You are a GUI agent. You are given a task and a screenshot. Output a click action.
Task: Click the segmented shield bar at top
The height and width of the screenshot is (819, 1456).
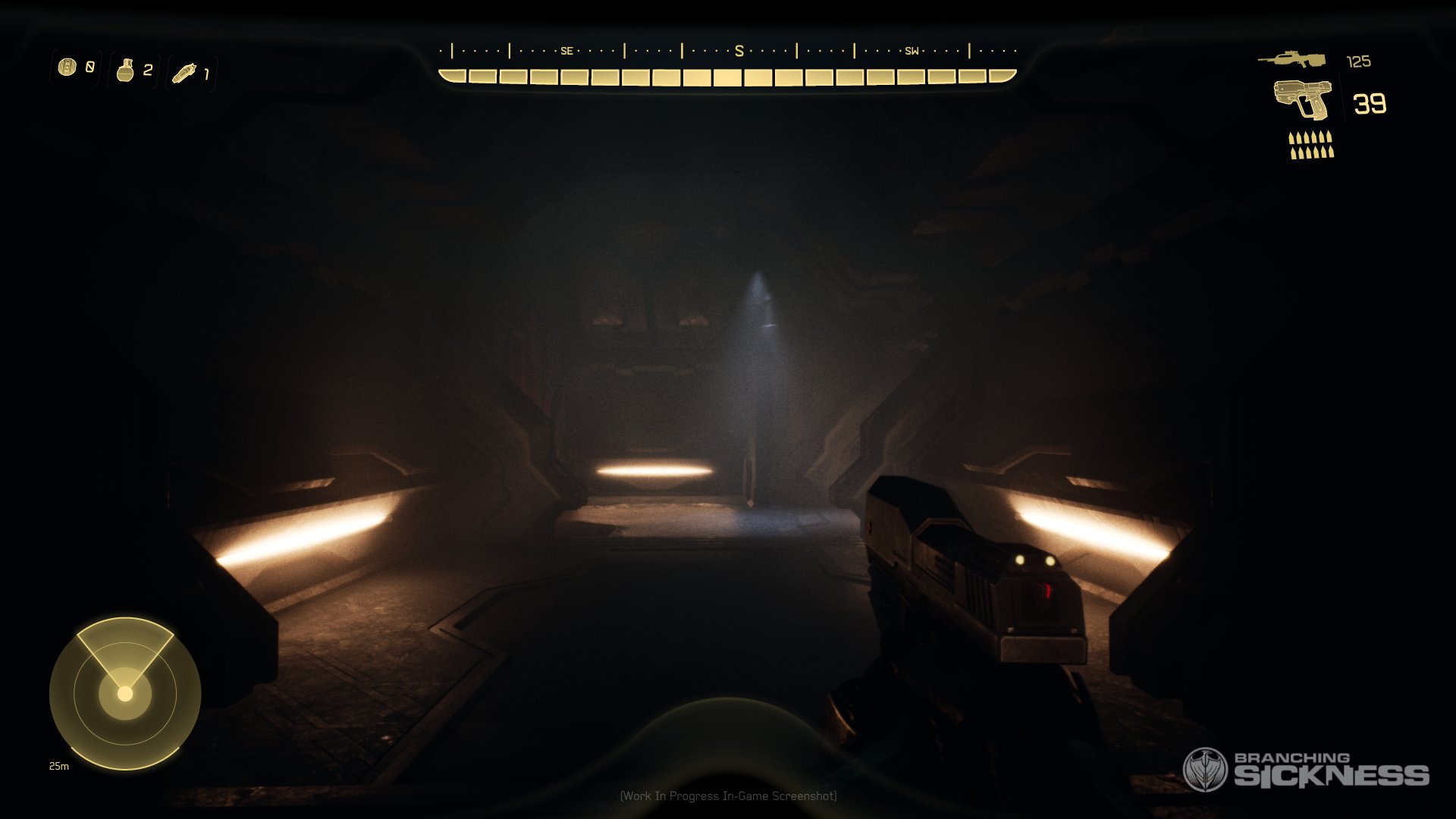[726, 75]
